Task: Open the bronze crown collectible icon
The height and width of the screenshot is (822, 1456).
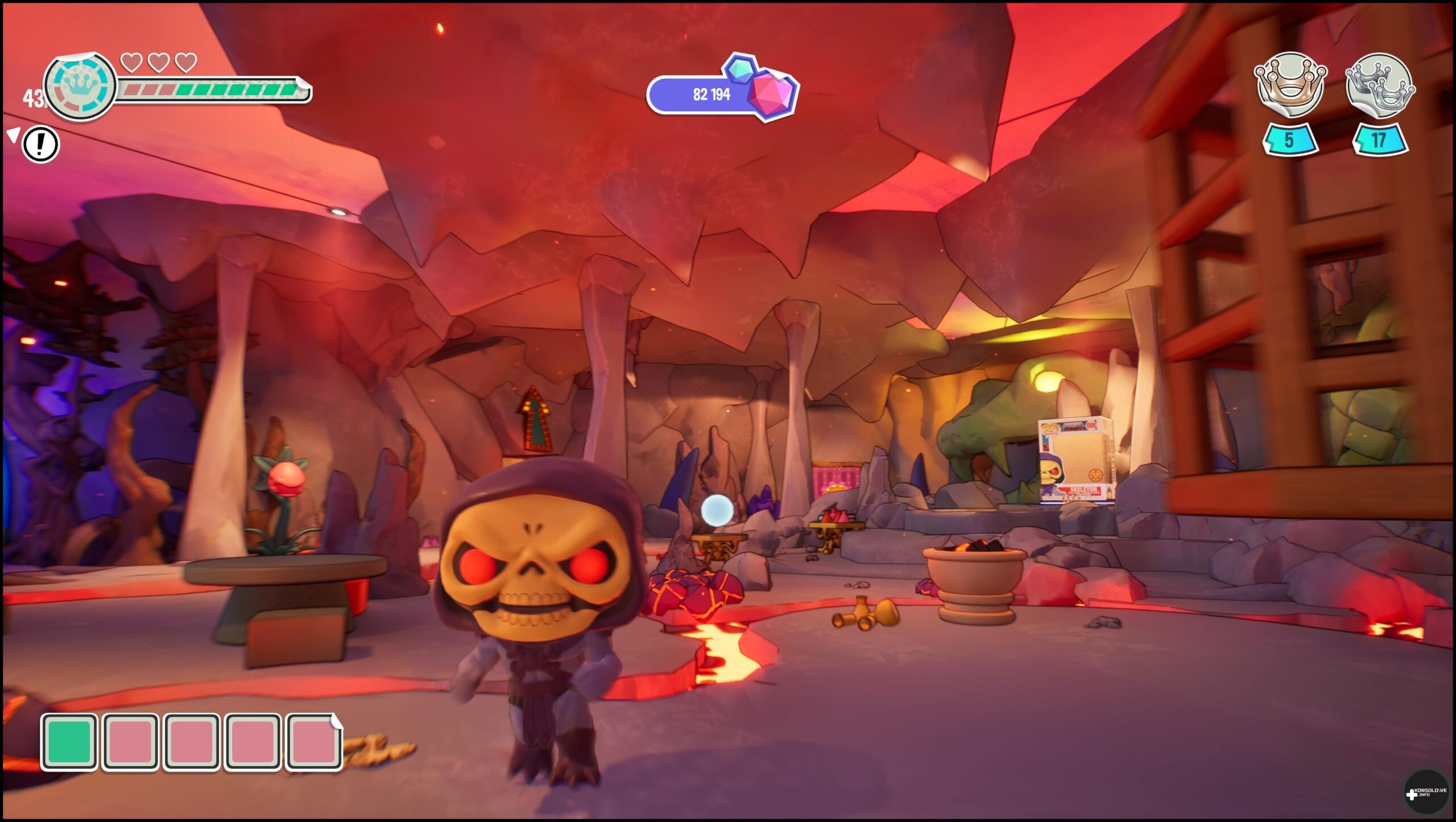Action: coord(1290,86)
